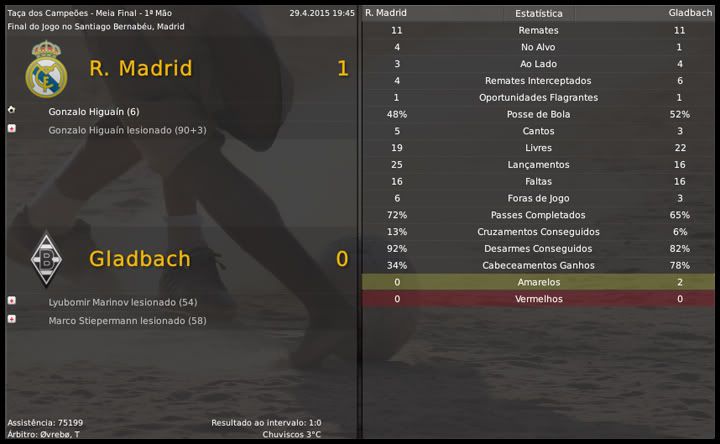
Task: Open referee Øvrebø, T profile
Action: pos(58,435)
